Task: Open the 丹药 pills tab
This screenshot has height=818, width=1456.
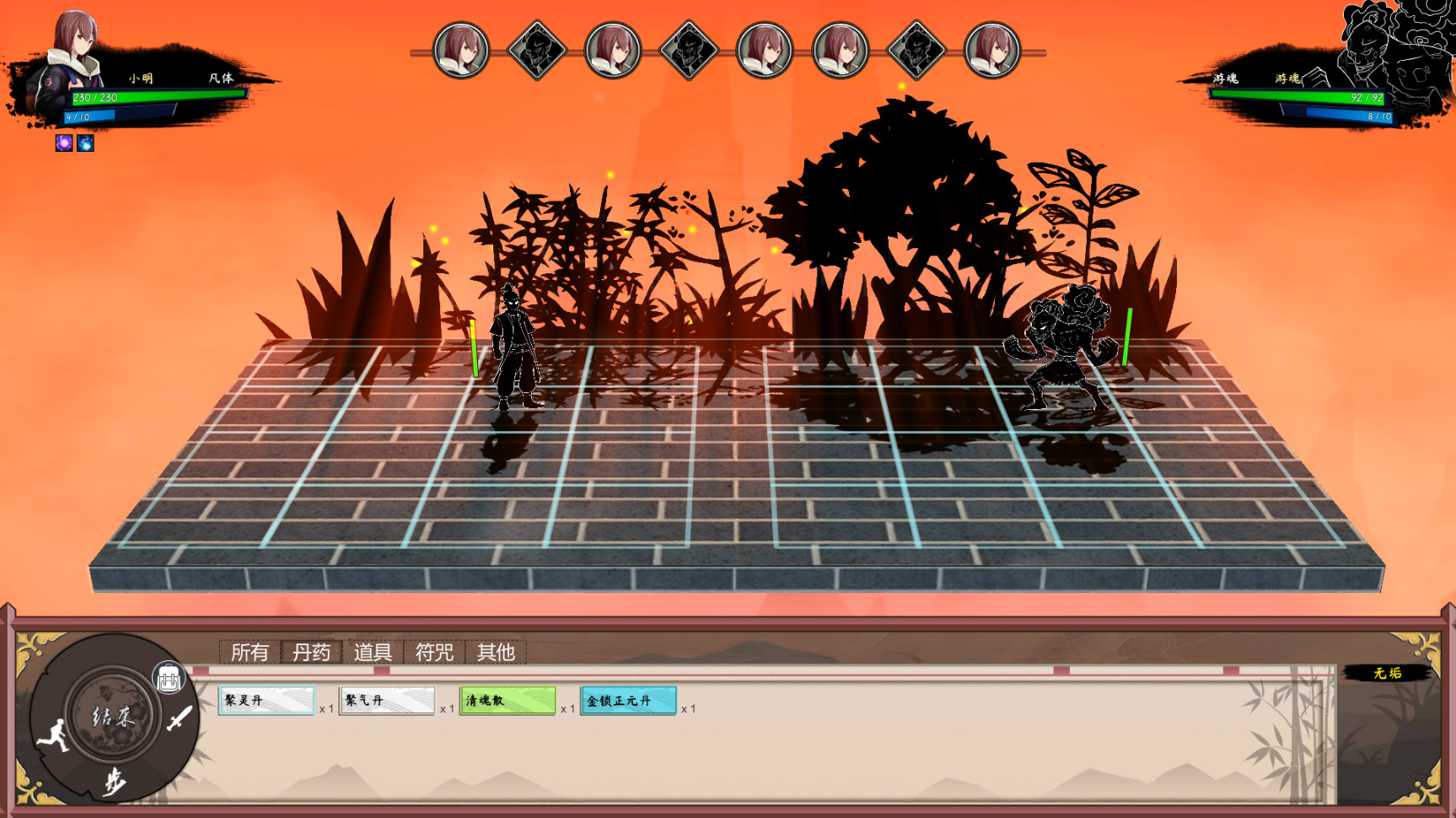Action: click(x=311, y=652)
